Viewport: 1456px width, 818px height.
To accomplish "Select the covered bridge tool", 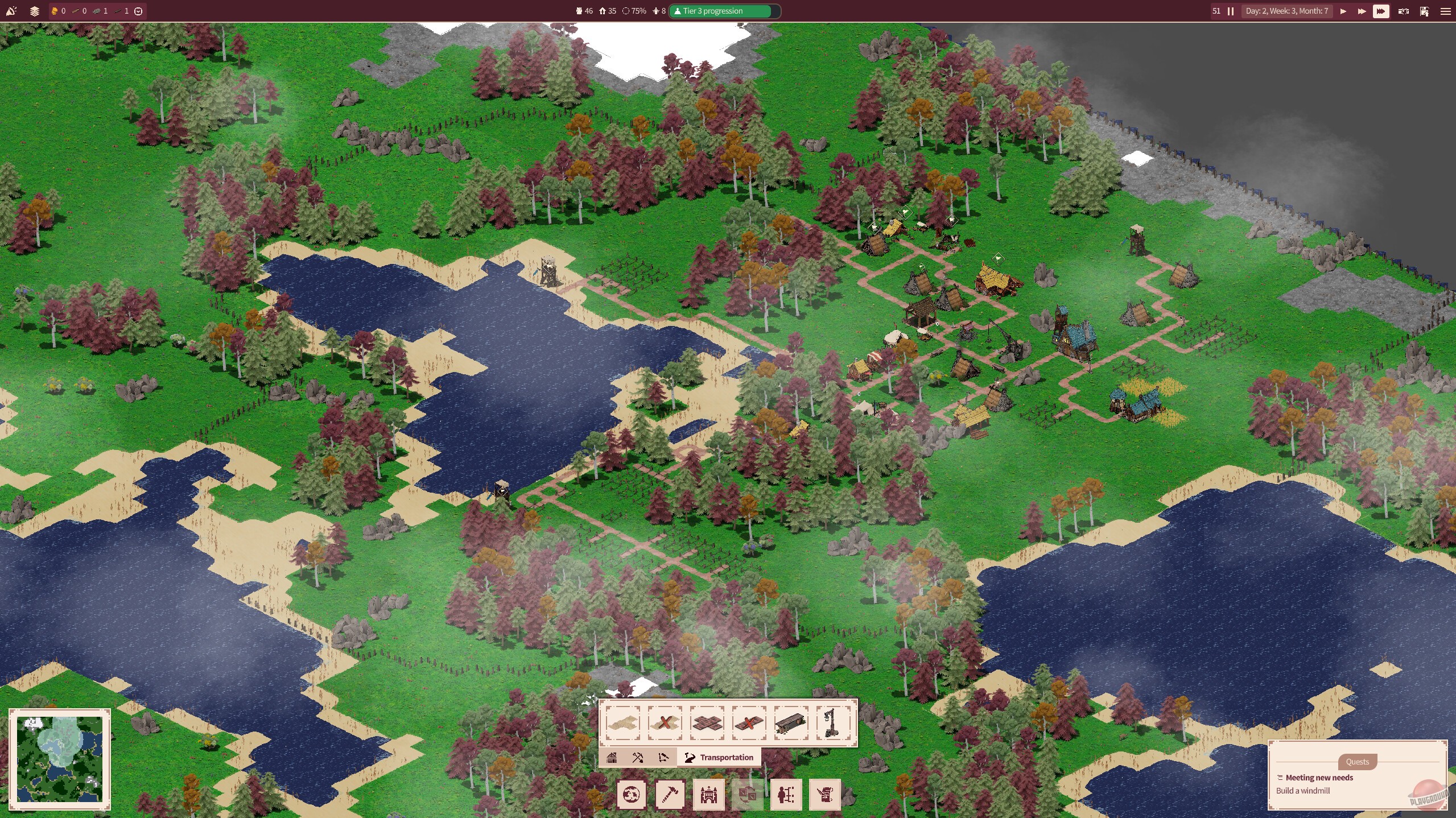I will pos(791,724).
